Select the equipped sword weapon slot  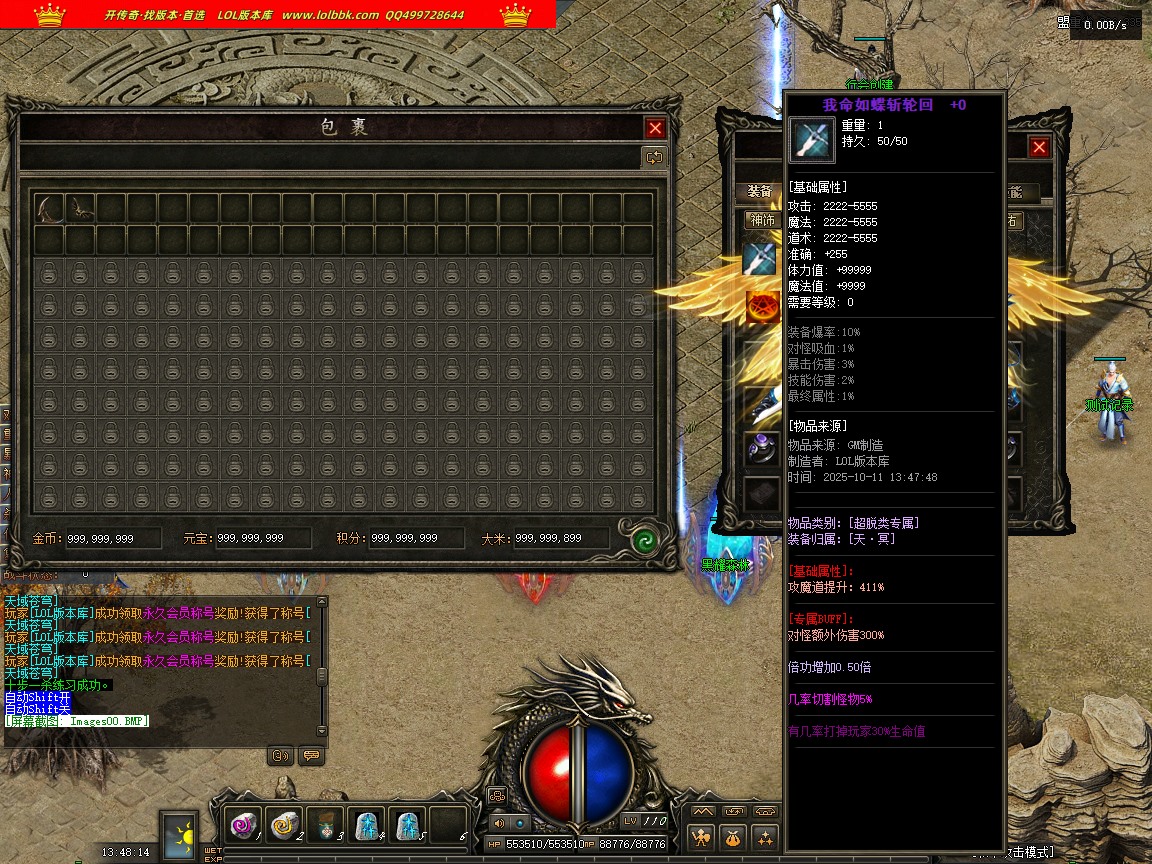(x=760, y=259)
